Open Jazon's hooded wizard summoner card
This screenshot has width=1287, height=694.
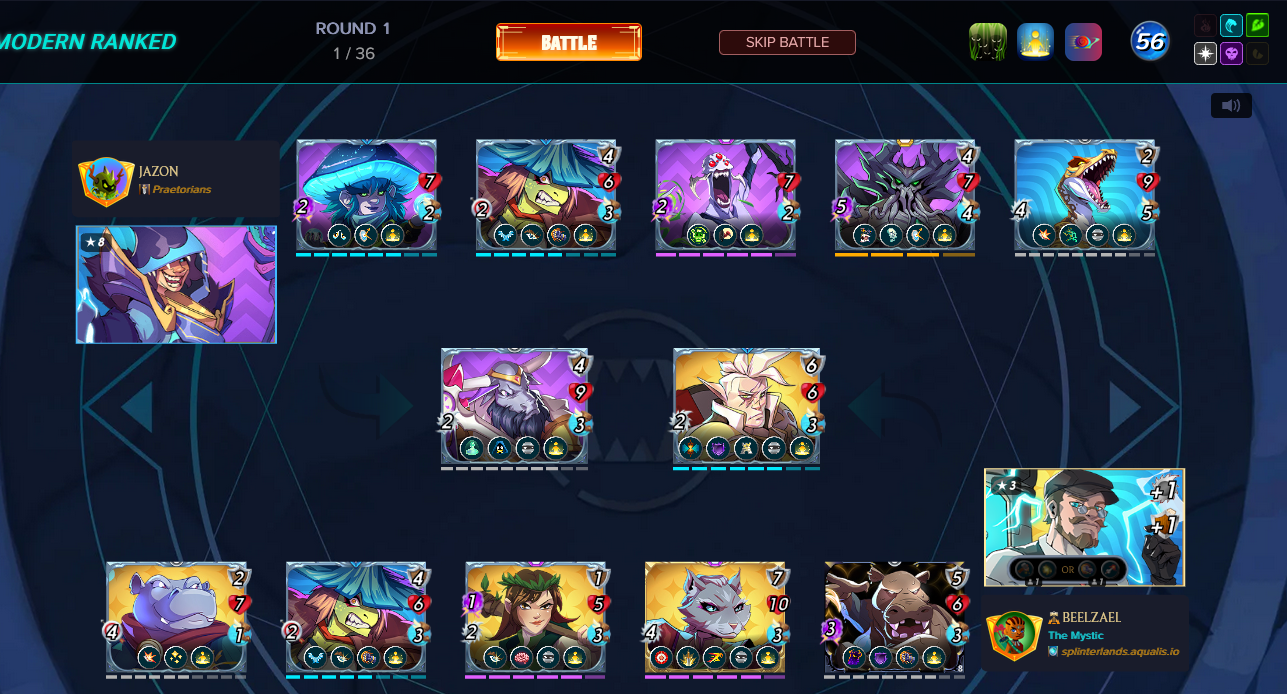click(x=176, y=285)
